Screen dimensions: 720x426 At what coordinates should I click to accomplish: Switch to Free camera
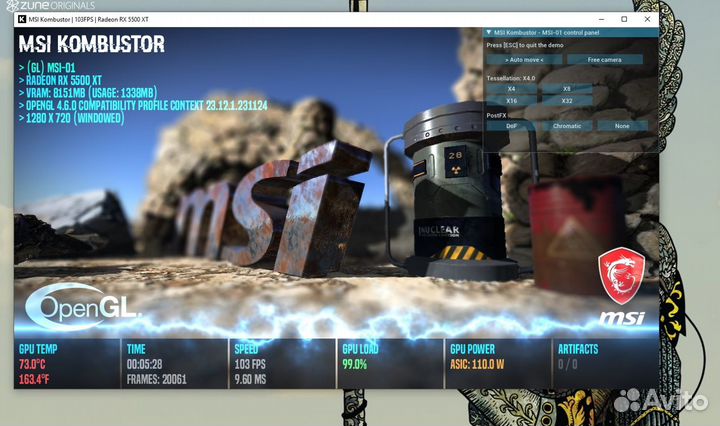tap(605, 59)
